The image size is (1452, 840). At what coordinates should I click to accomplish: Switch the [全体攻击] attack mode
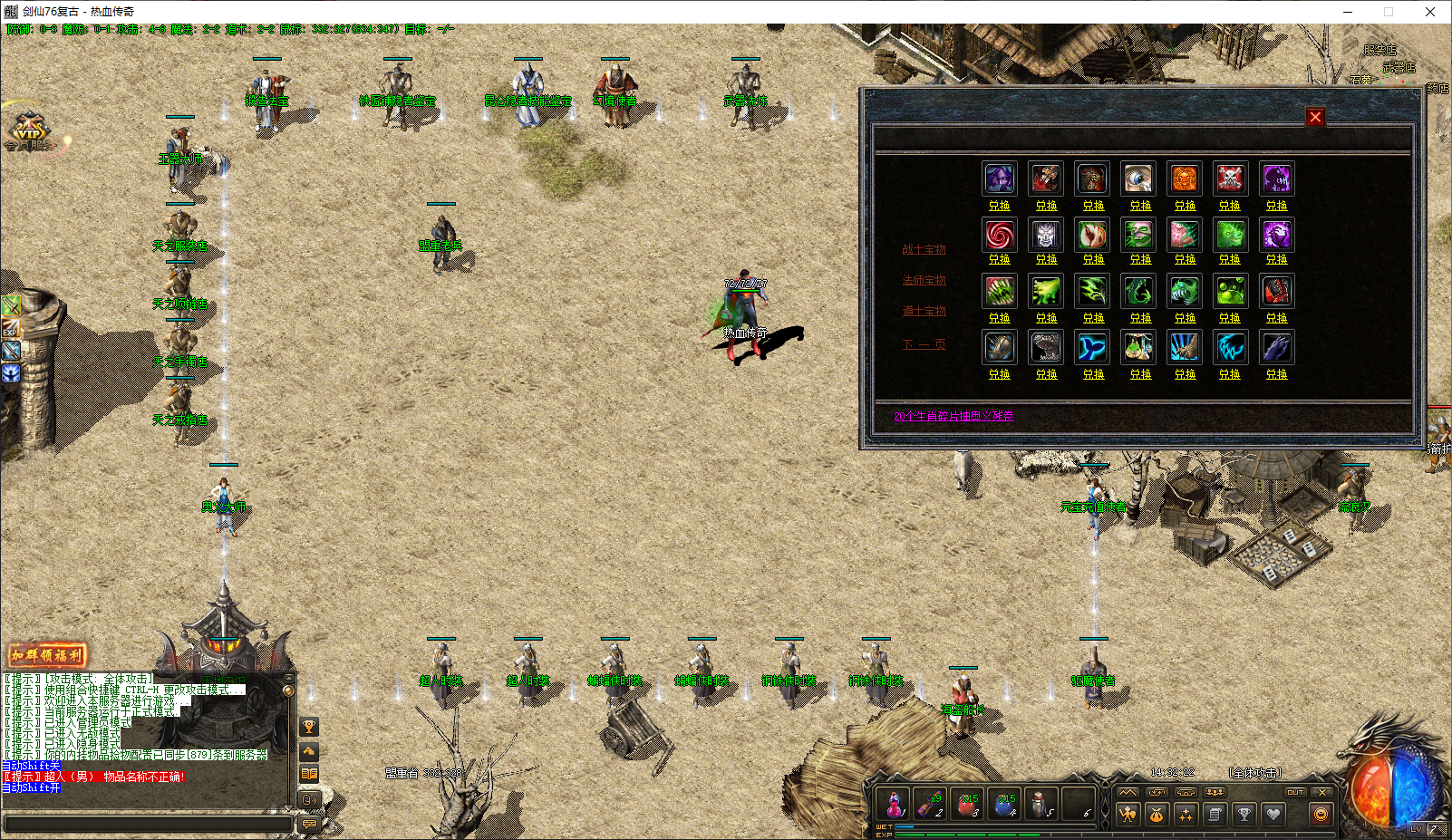(1255, 774)
